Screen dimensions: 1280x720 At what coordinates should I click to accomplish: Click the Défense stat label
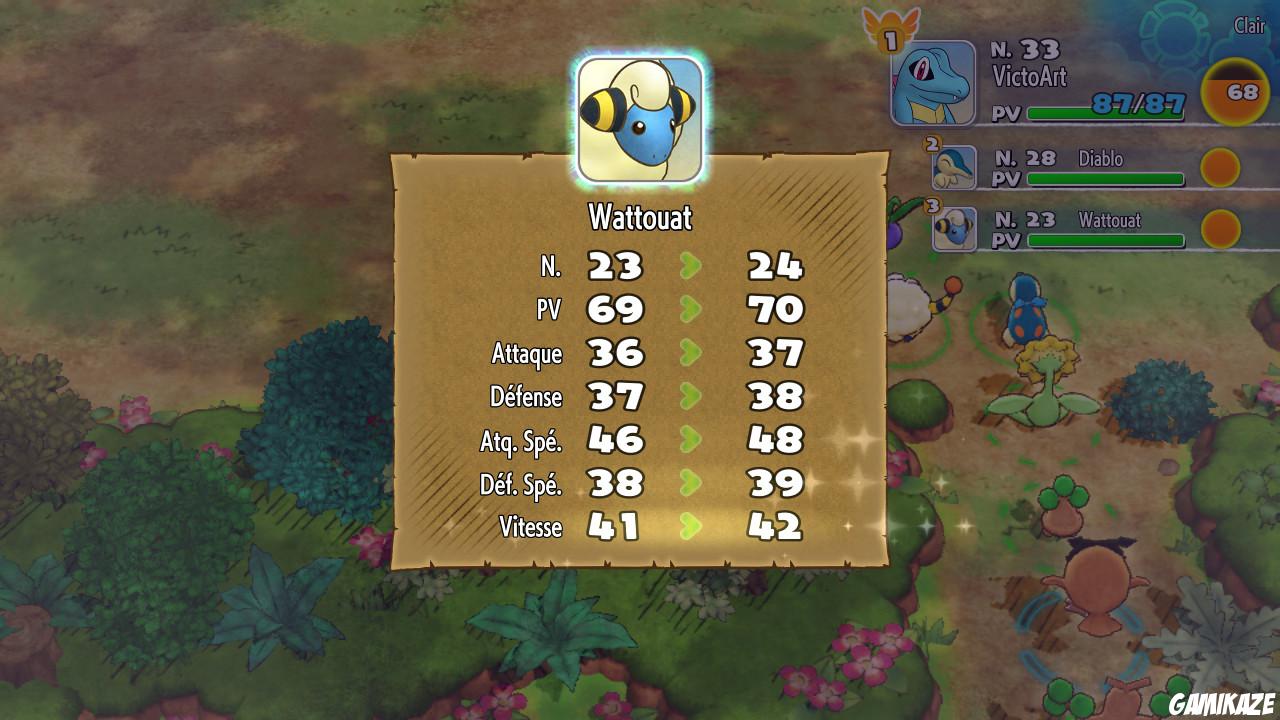click(x=526, y=395)
